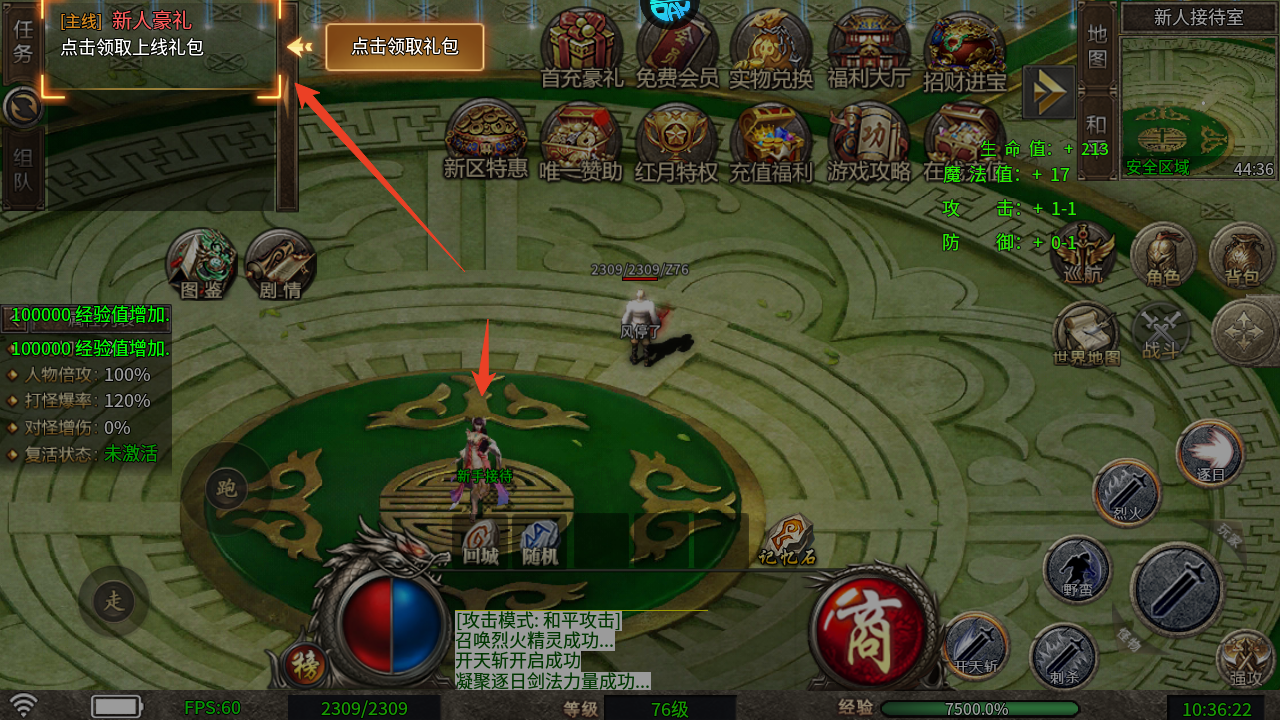Click the 点击领取礼包 gift button
Image resolution: width=1280 pixels, height=720 pixels.
coord(405,47)
